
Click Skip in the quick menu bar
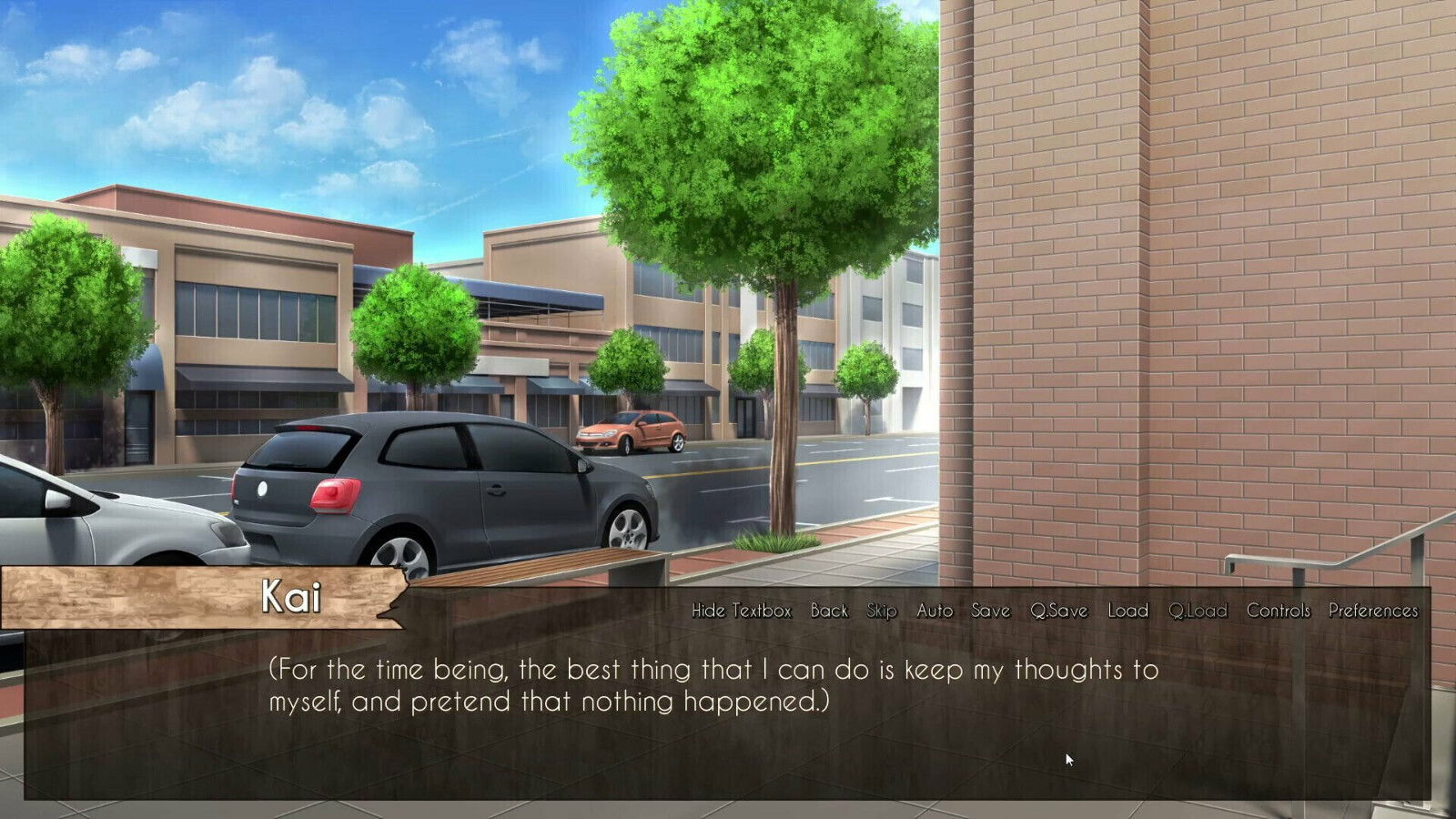884,612
